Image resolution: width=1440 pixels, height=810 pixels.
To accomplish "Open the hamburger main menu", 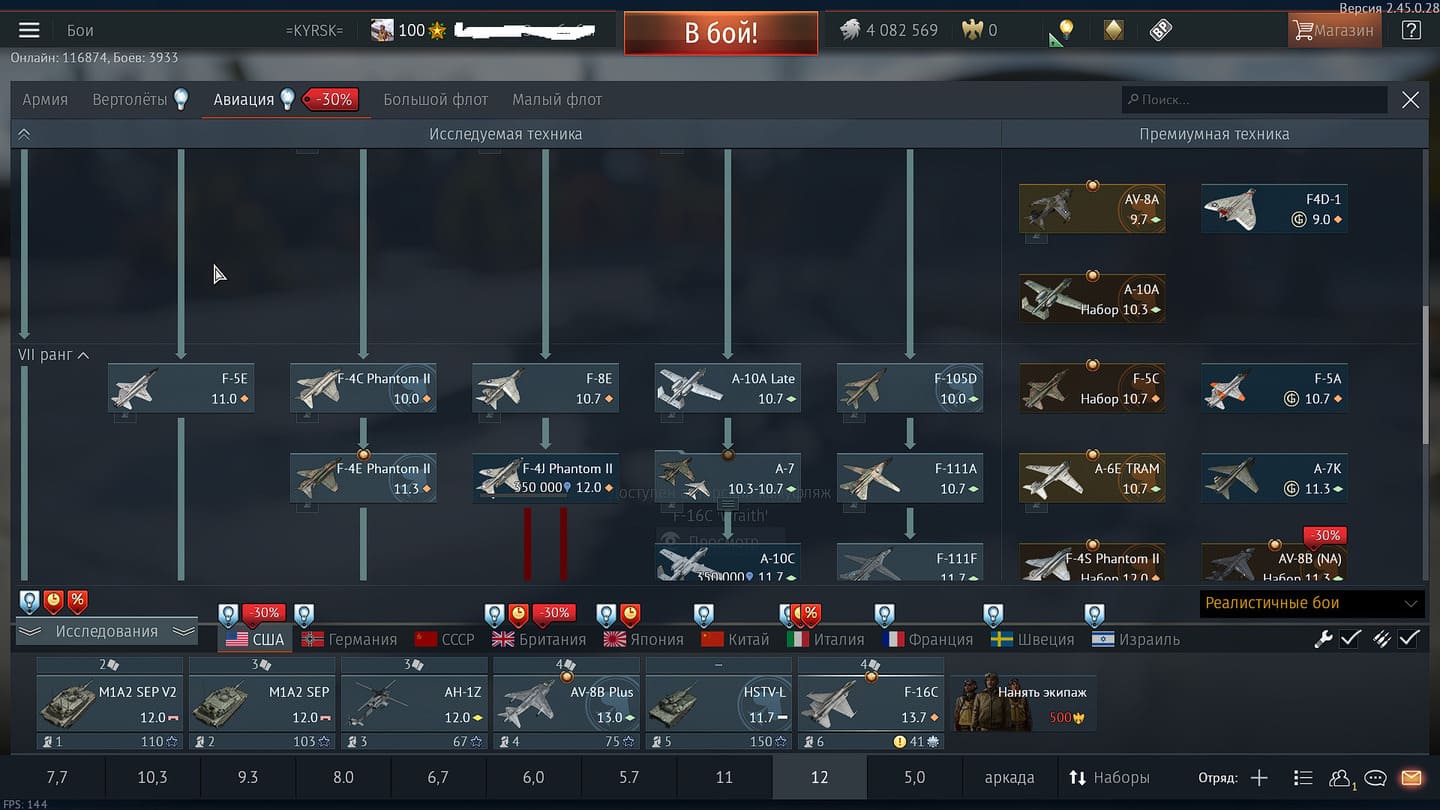I will tap(29, 31).
